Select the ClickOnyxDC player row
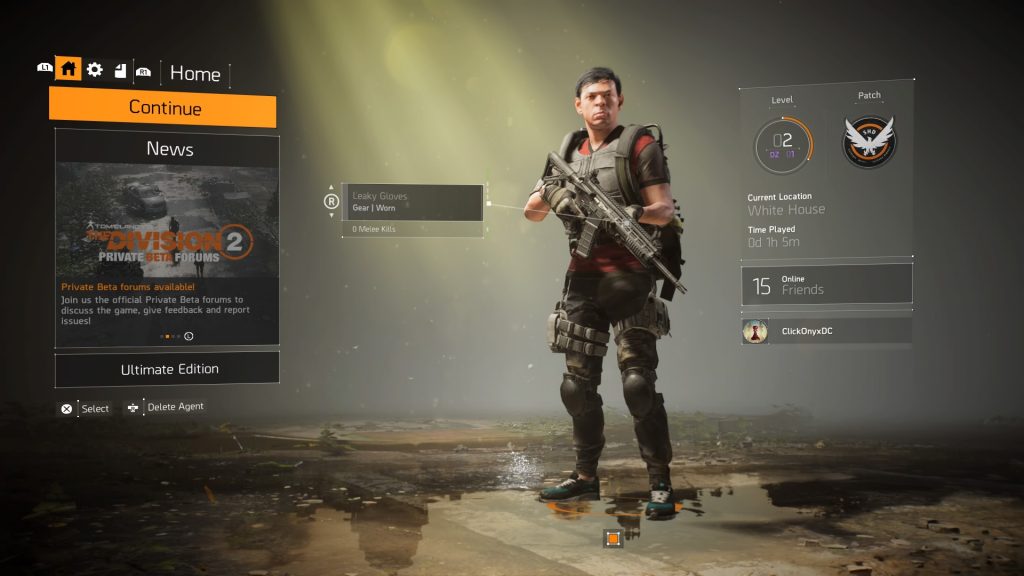Viewport: 1024px width, 576px height. (826, 331)
